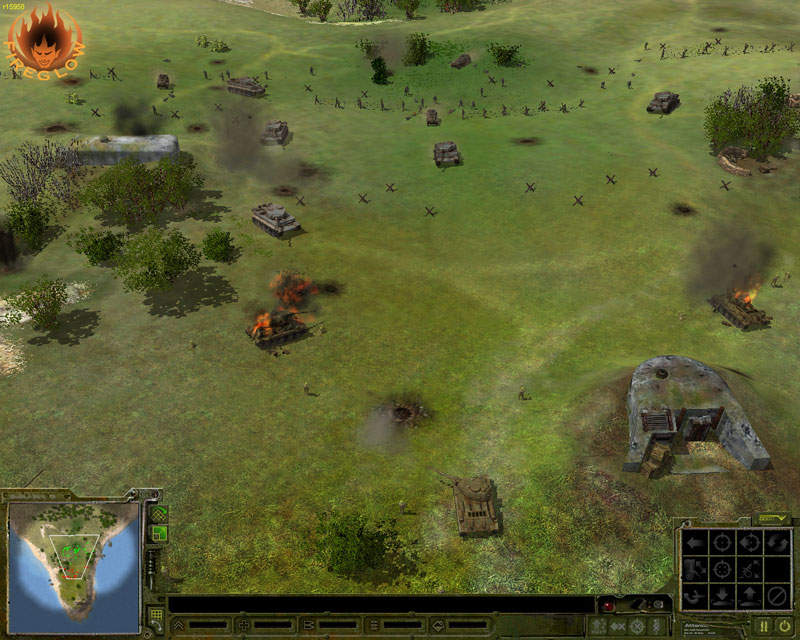Screen dimensions: 800x640
Task: Choose the move-and-attack crosshair with arrows command
Action: coord(749,544)
